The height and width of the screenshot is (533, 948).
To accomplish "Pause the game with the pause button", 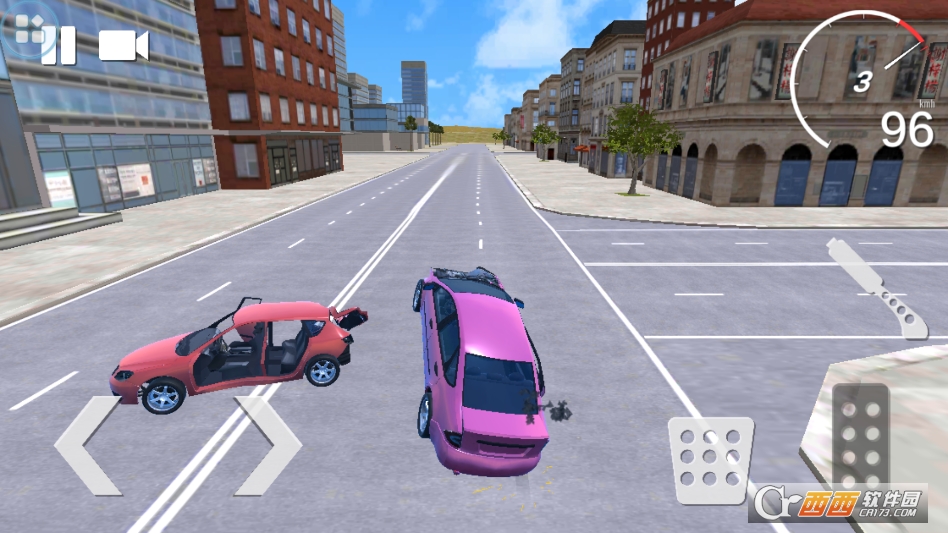I will [x=59, y=46].
